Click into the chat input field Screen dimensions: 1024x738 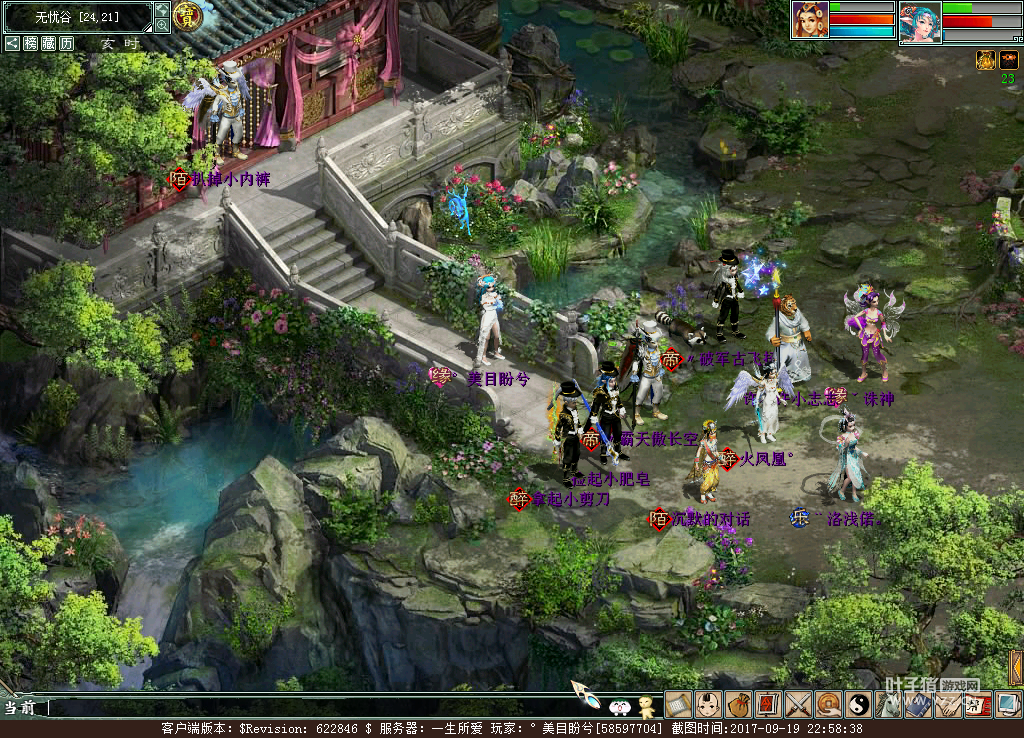[x=300, y=707]
